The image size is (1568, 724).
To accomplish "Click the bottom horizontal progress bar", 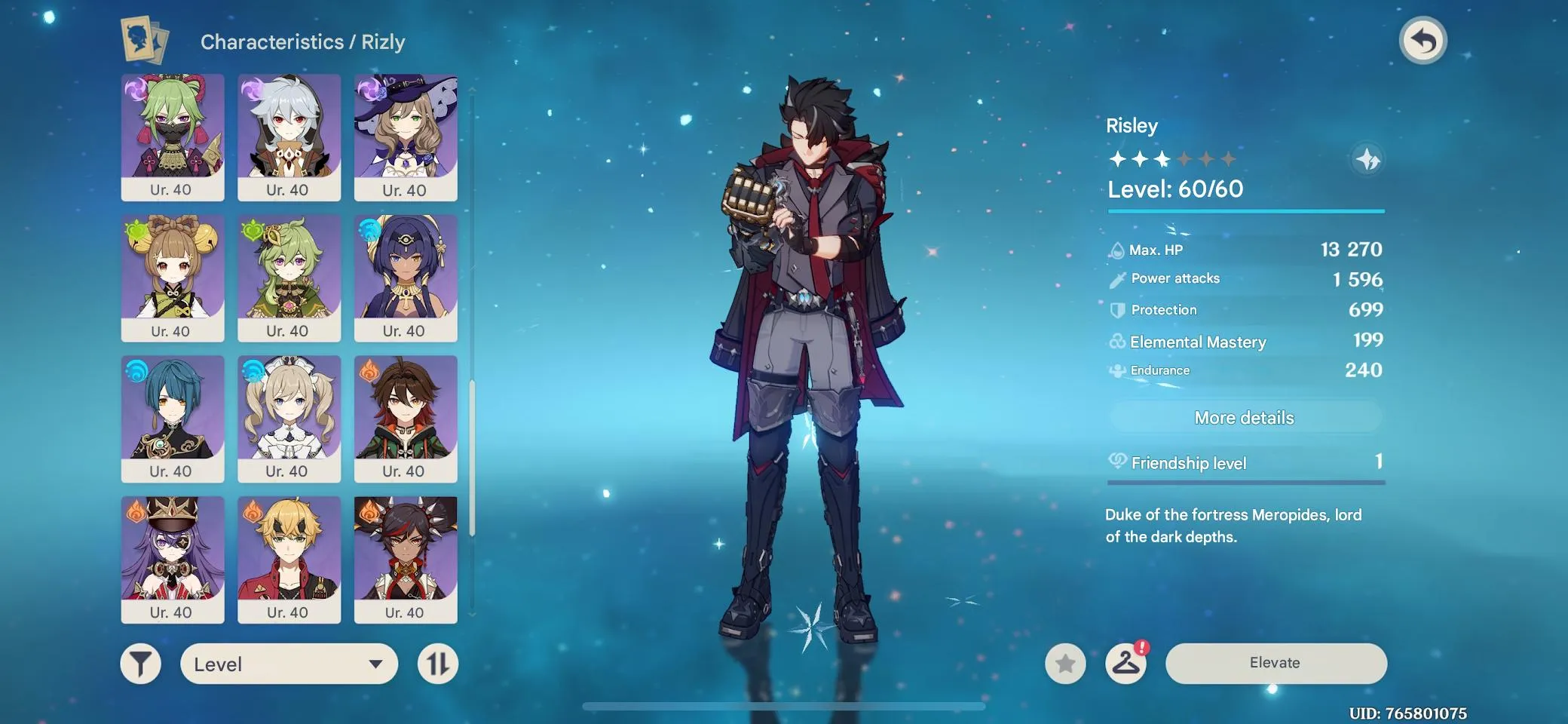I will point(784,707).
